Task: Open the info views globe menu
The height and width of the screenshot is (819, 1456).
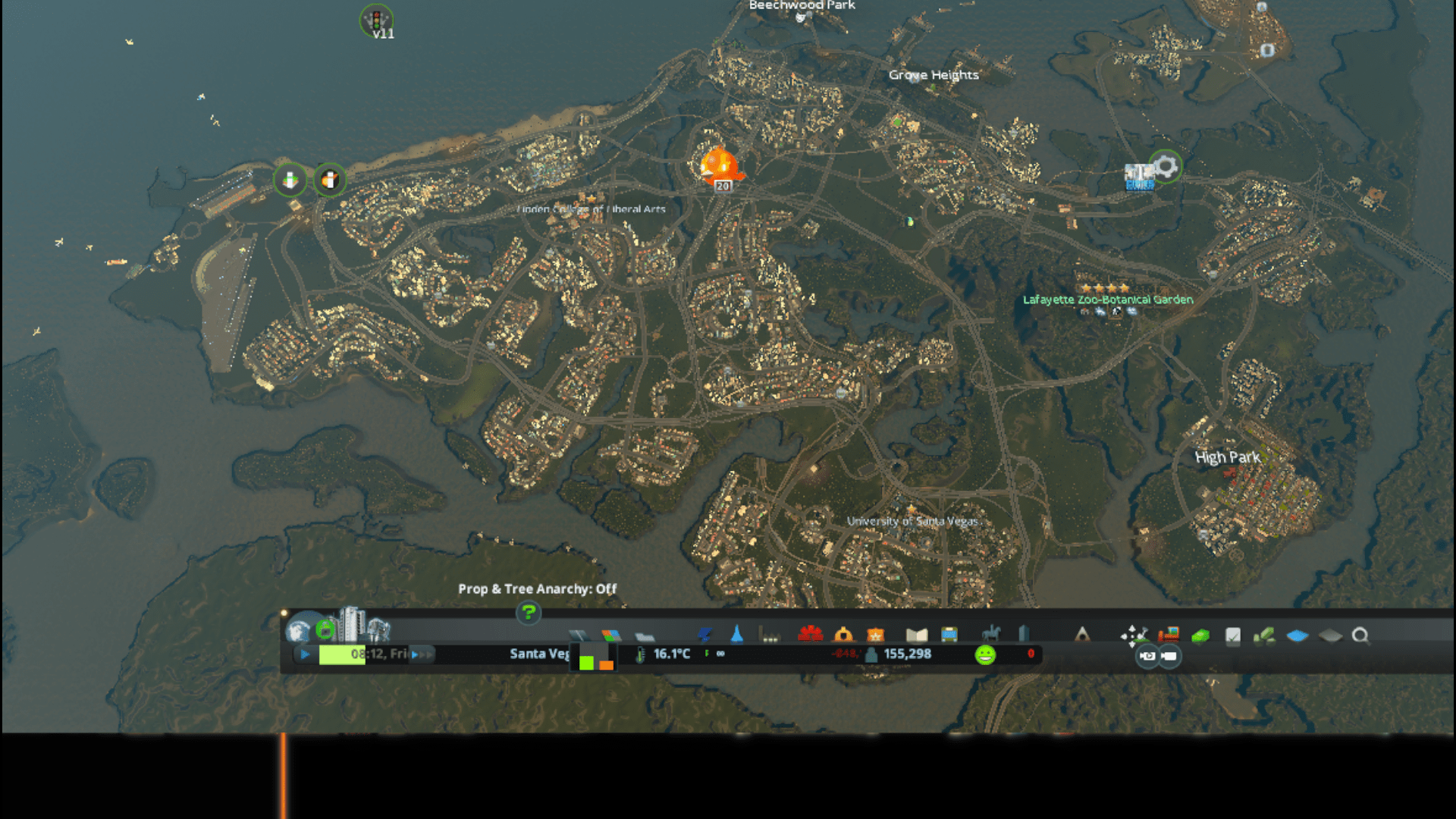Action: point(298,632)
